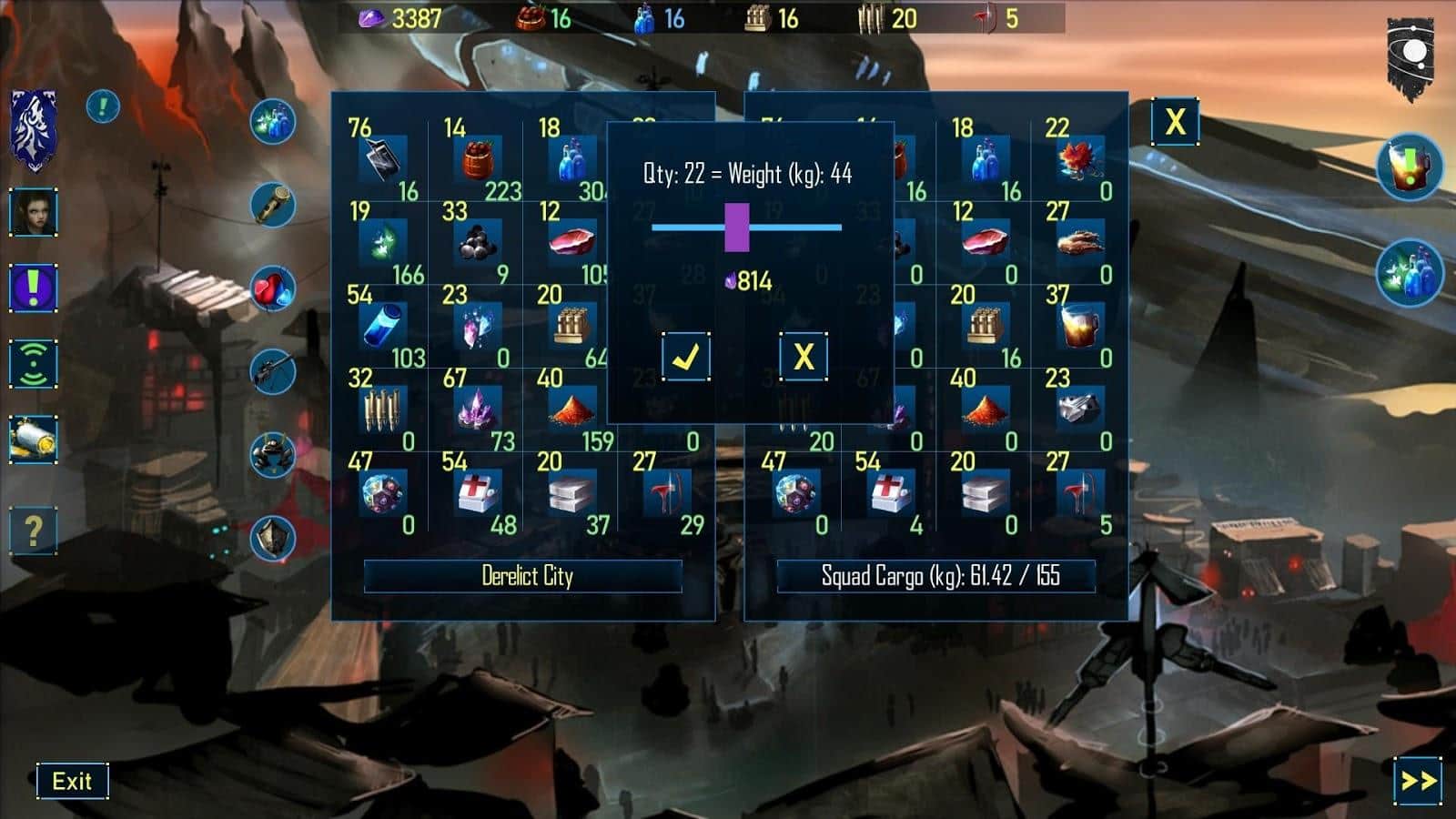Advance with the double-arrow button
Viewport: 1456px width, 819px height.
[1417, 781]
